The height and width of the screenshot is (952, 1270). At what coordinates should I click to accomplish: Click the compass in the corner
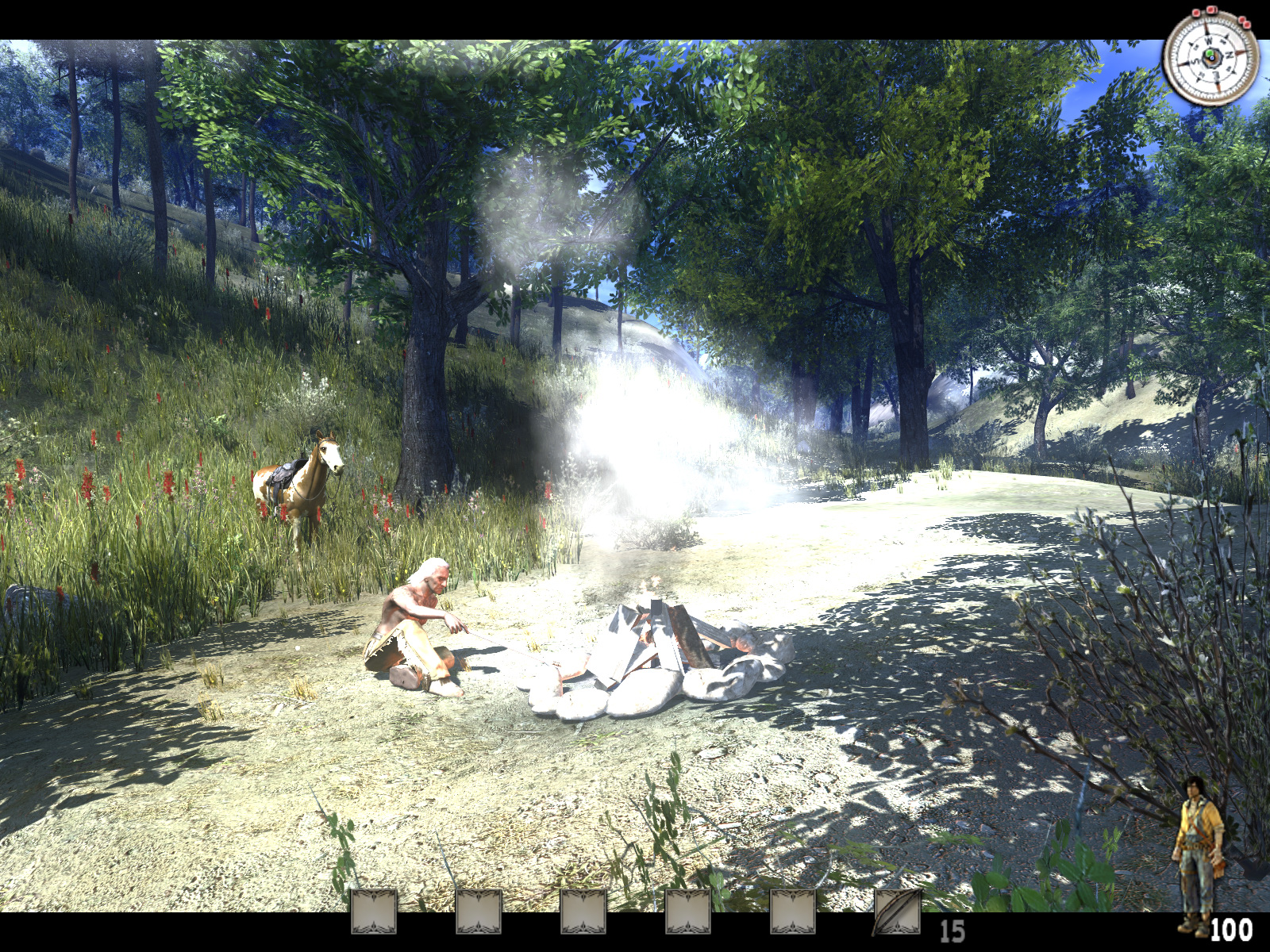(x=1210, y=57)
